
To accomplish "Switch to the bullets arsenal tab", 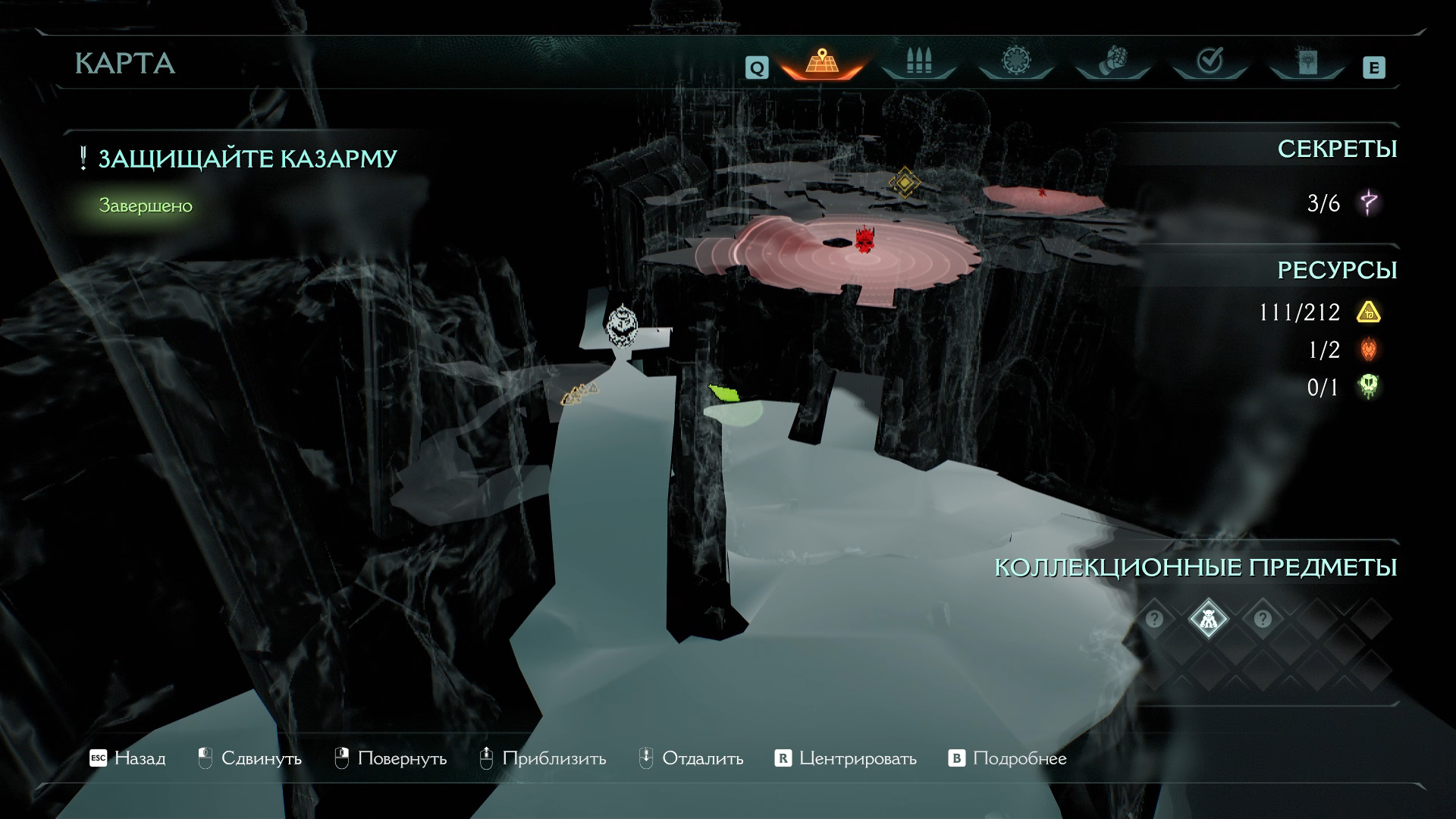I will (x=918, y=61).
